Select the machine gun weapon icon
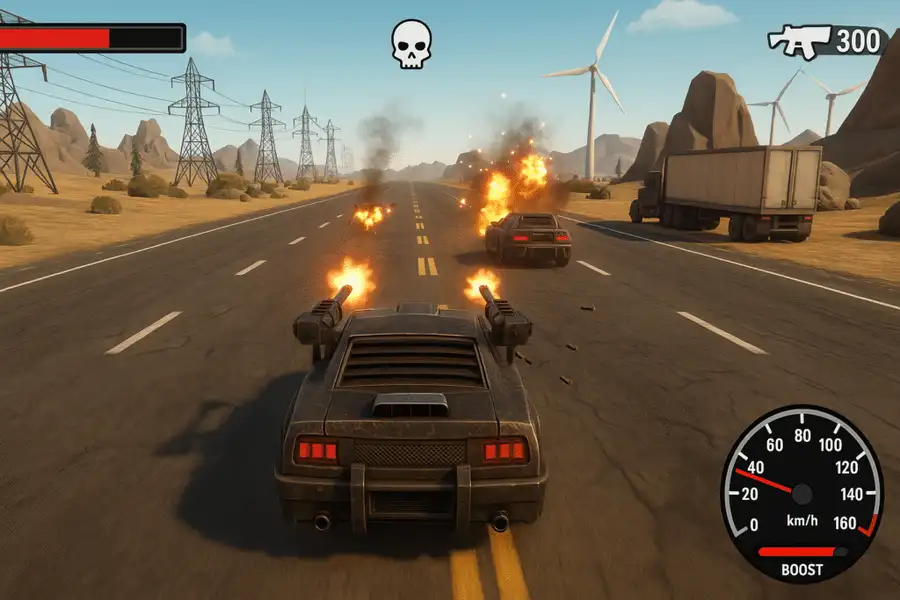The height and width of the screenshot is (600, 900). (800, 41)
